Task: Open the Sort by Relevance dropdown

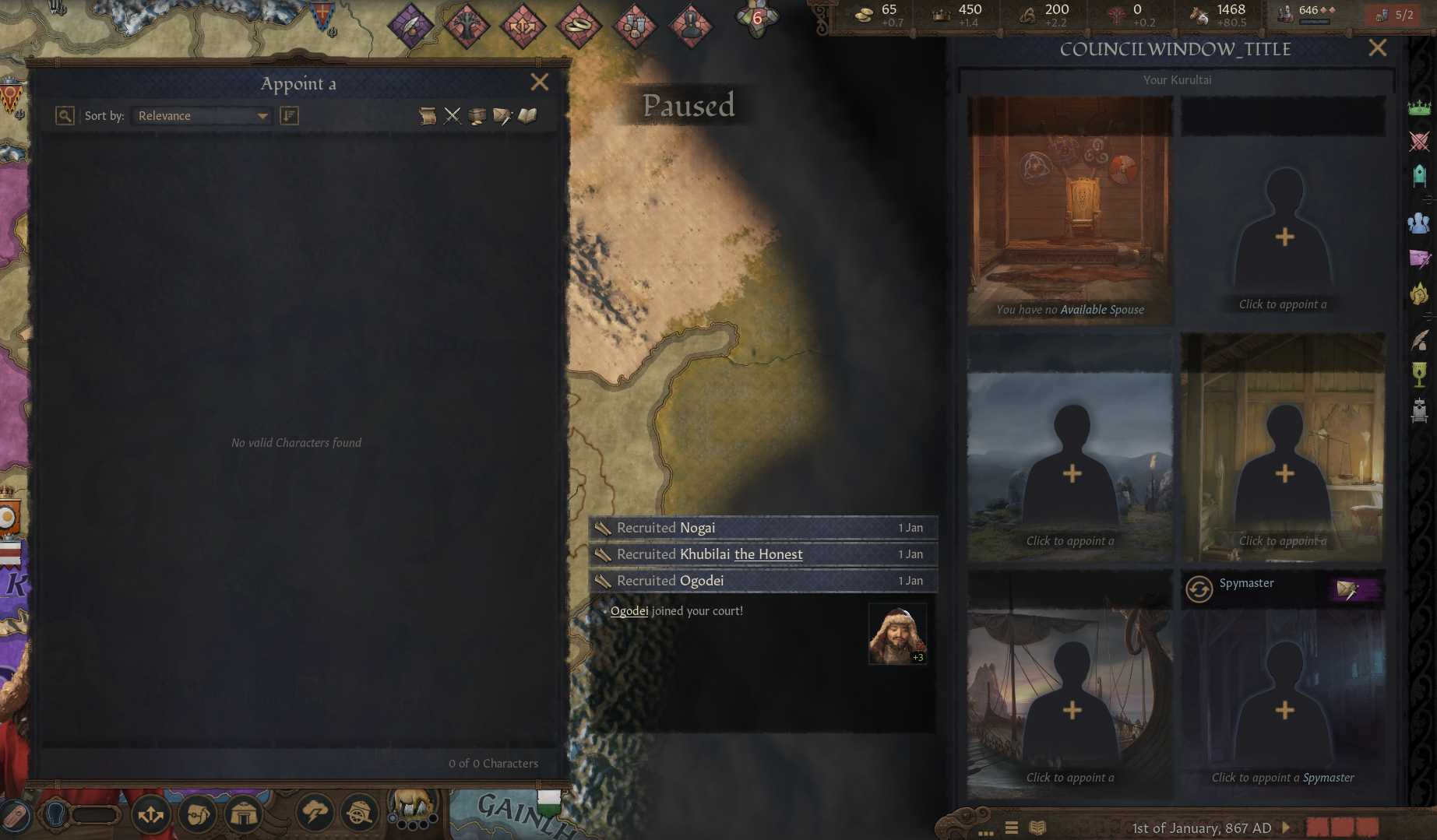Action: click(201, 115)
